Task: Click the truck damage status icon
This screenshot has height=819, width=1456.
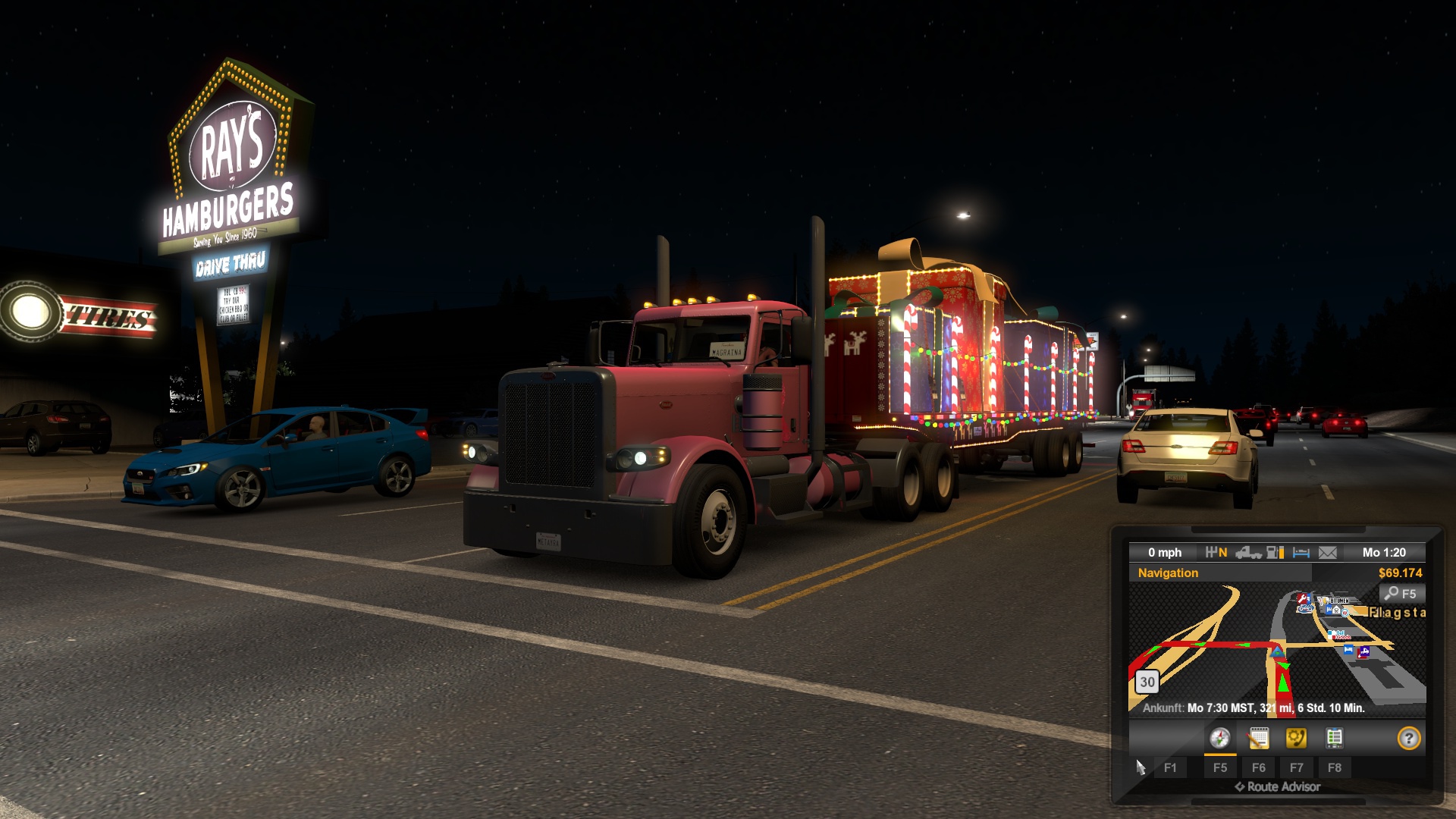Action: click(x=1247, y=553)
